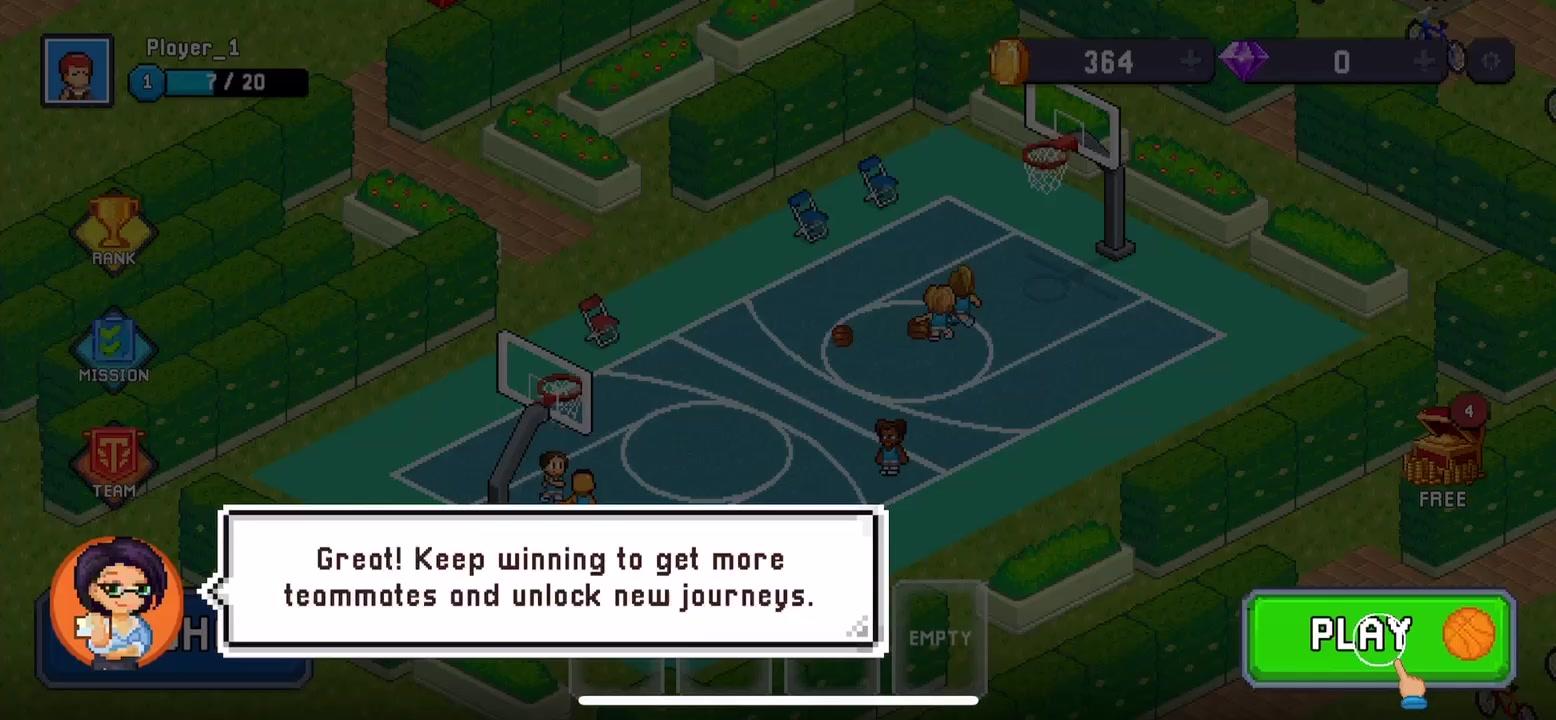The image size is (1556, 720).
Task: Advance the coach dialogue text box
Action: (x=552, y=578)
